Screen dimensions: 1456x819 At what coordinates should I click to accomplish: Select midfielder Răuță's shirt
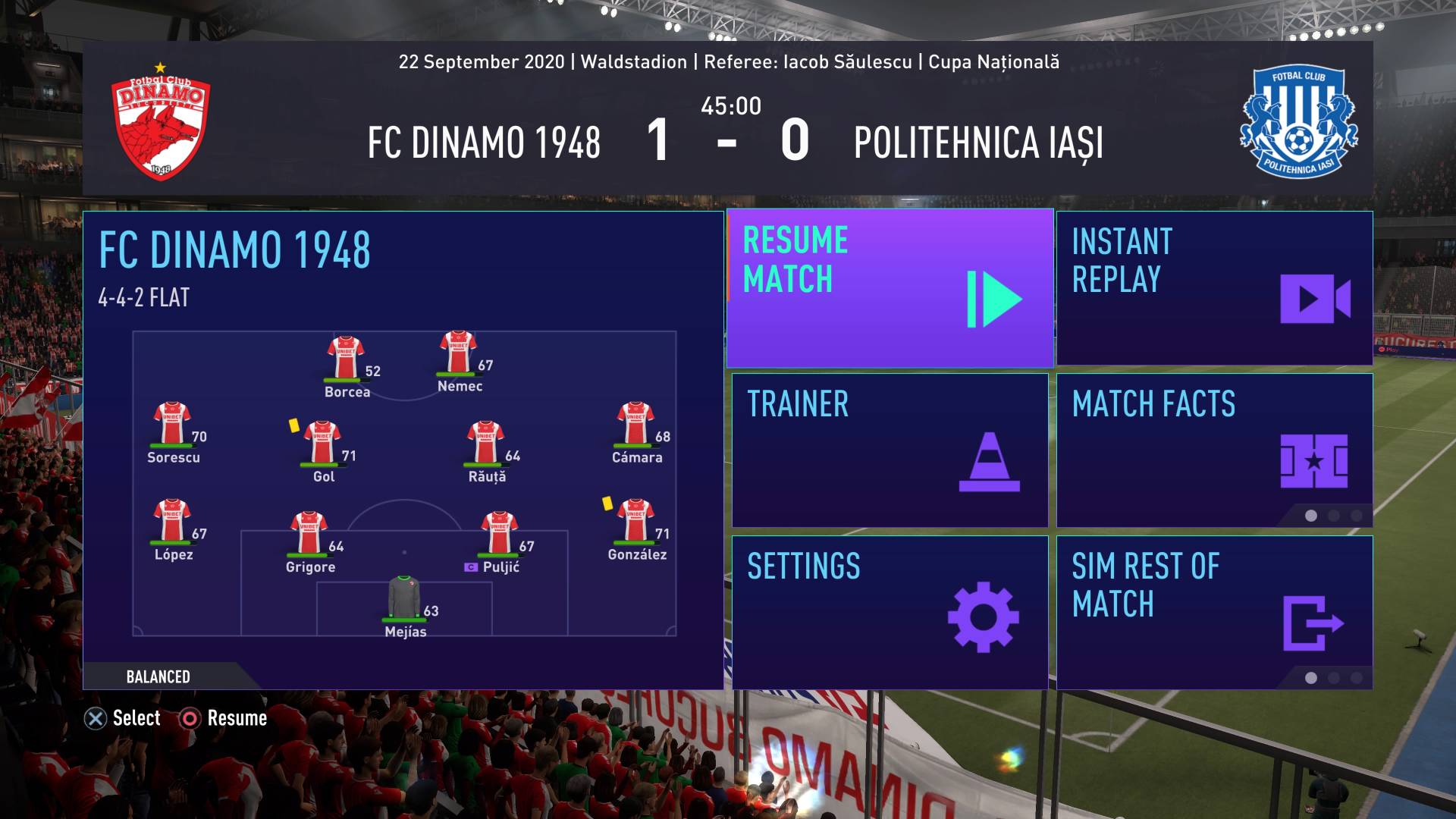tap(486, 443)
